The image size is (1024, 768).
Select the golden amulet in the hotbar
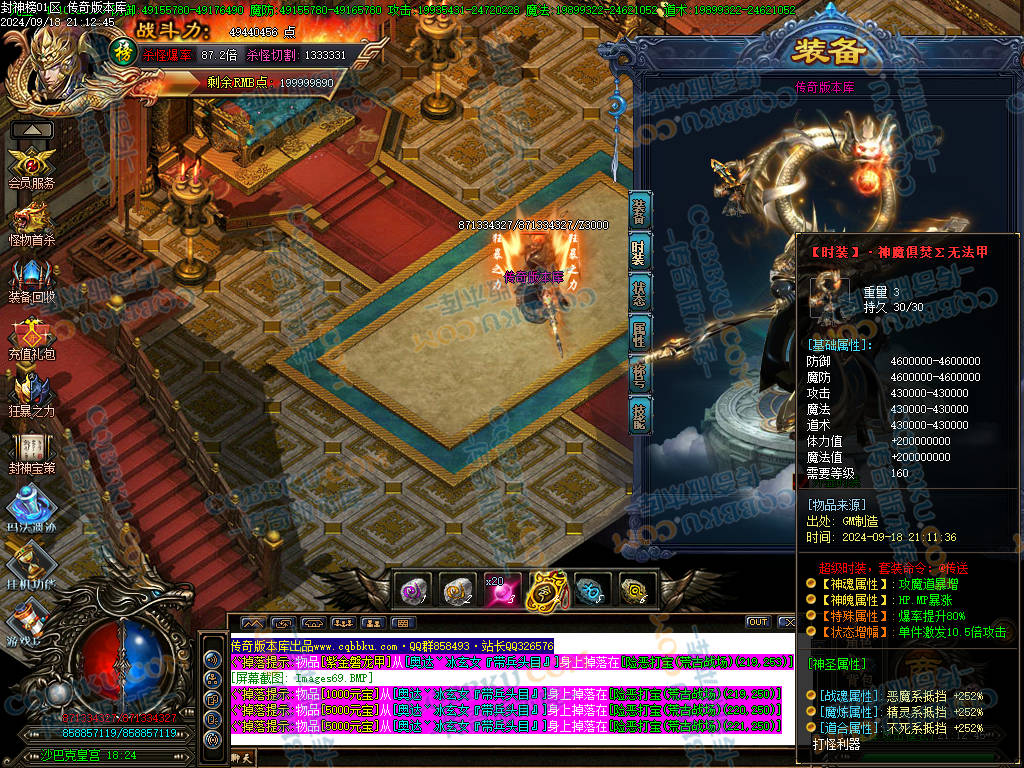(547, 590)
